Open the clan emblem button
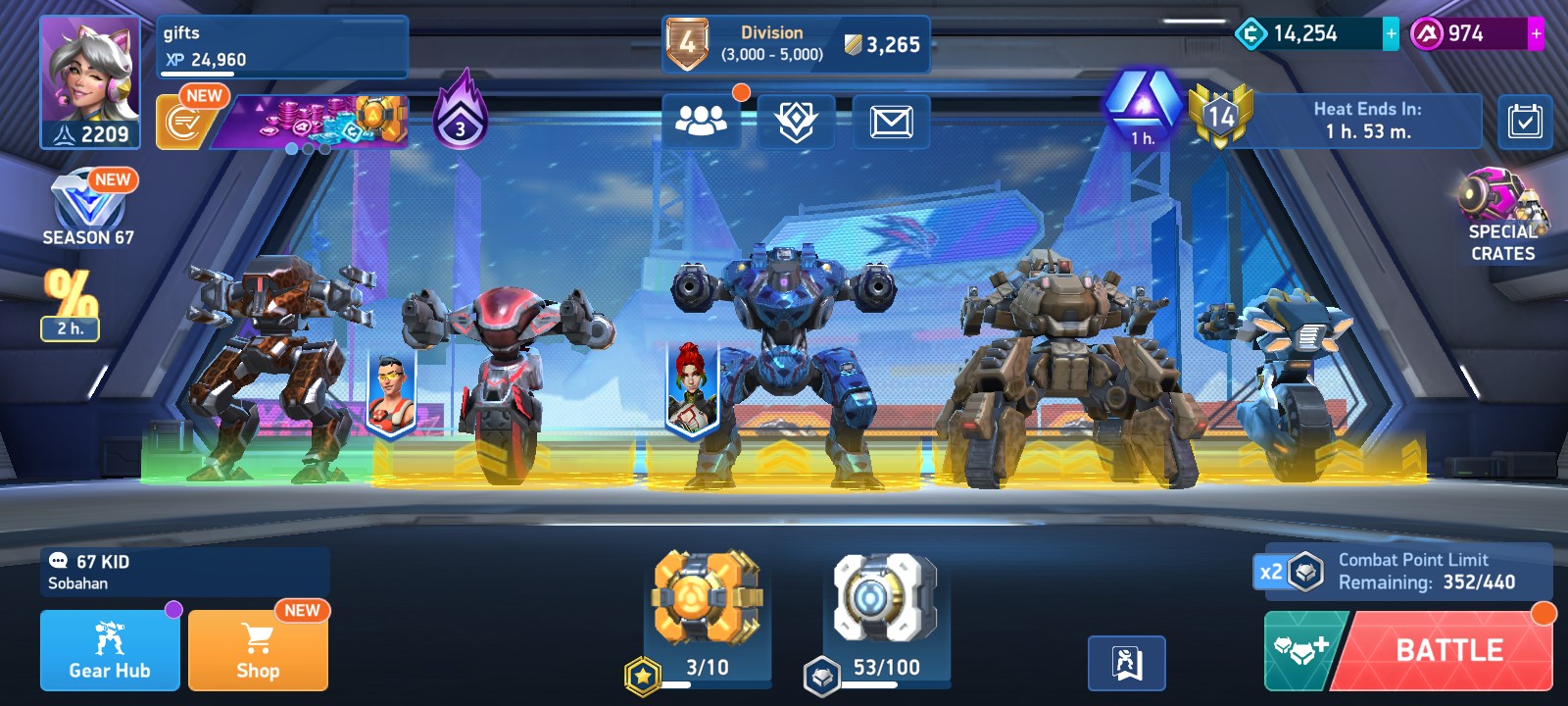Screen dimensions: 1568x706 796,122
